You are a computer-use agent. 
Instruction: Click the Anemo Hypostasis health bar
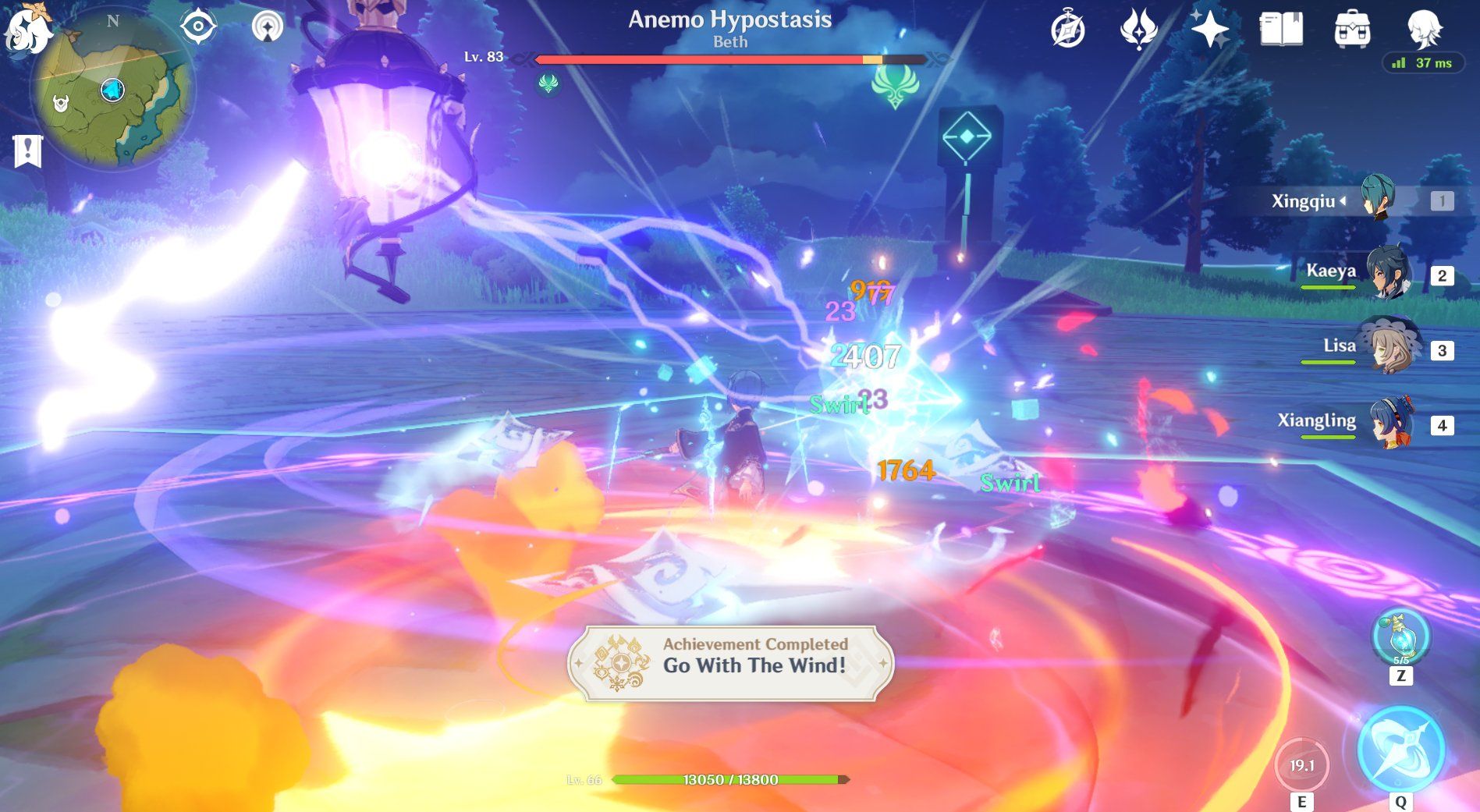click(x=729, y=57)
